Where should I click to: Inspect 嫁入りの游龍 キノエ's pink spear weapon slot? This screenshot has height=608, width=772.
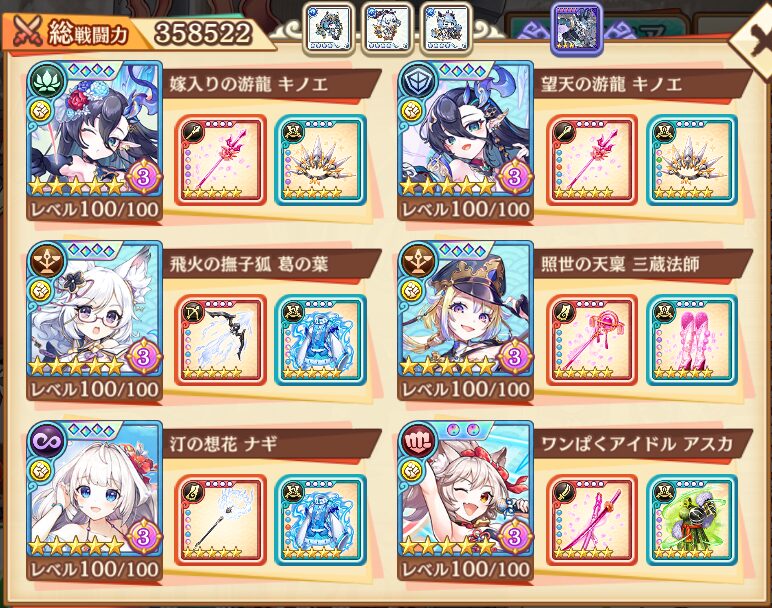(220, 160)
